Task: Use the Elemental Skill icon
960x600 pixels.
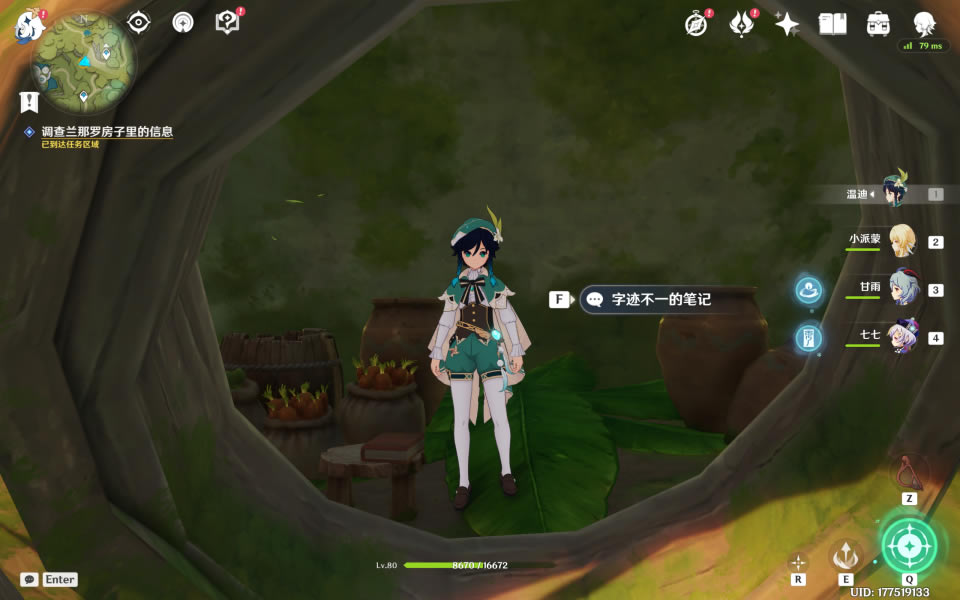Action: tap(846, 554)
